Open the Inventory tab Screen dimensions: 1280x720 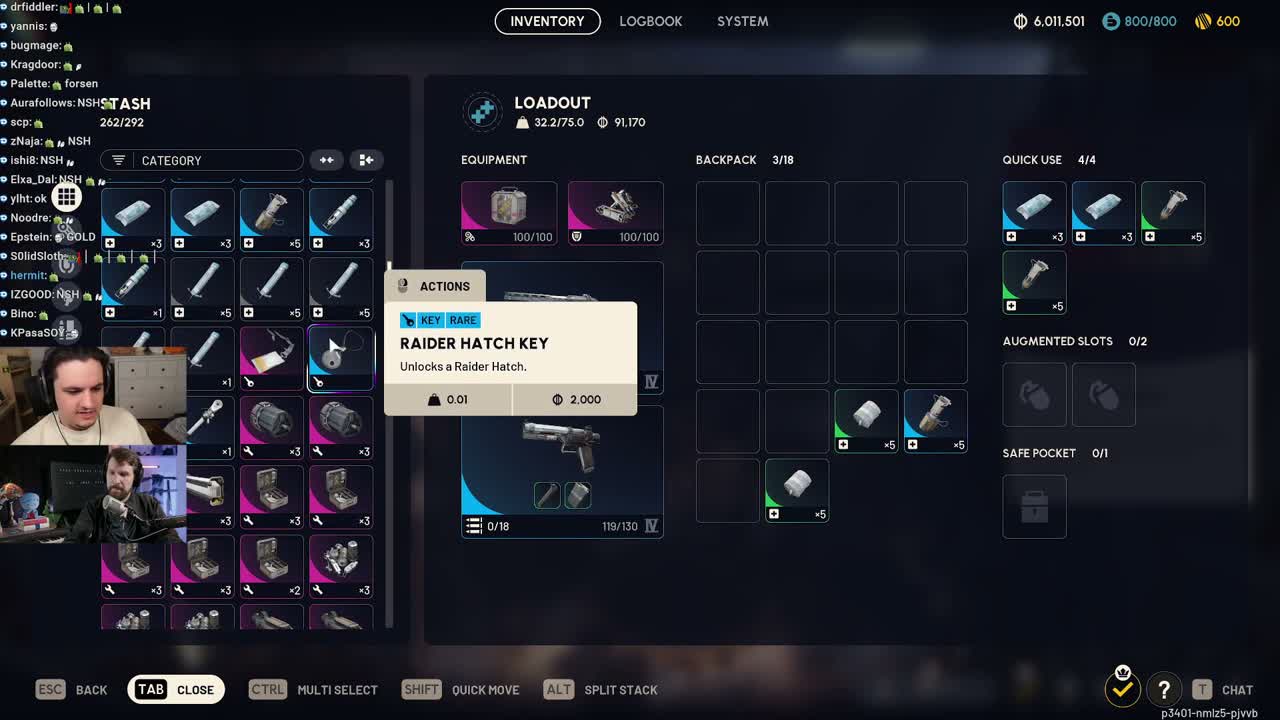(547, 21)
